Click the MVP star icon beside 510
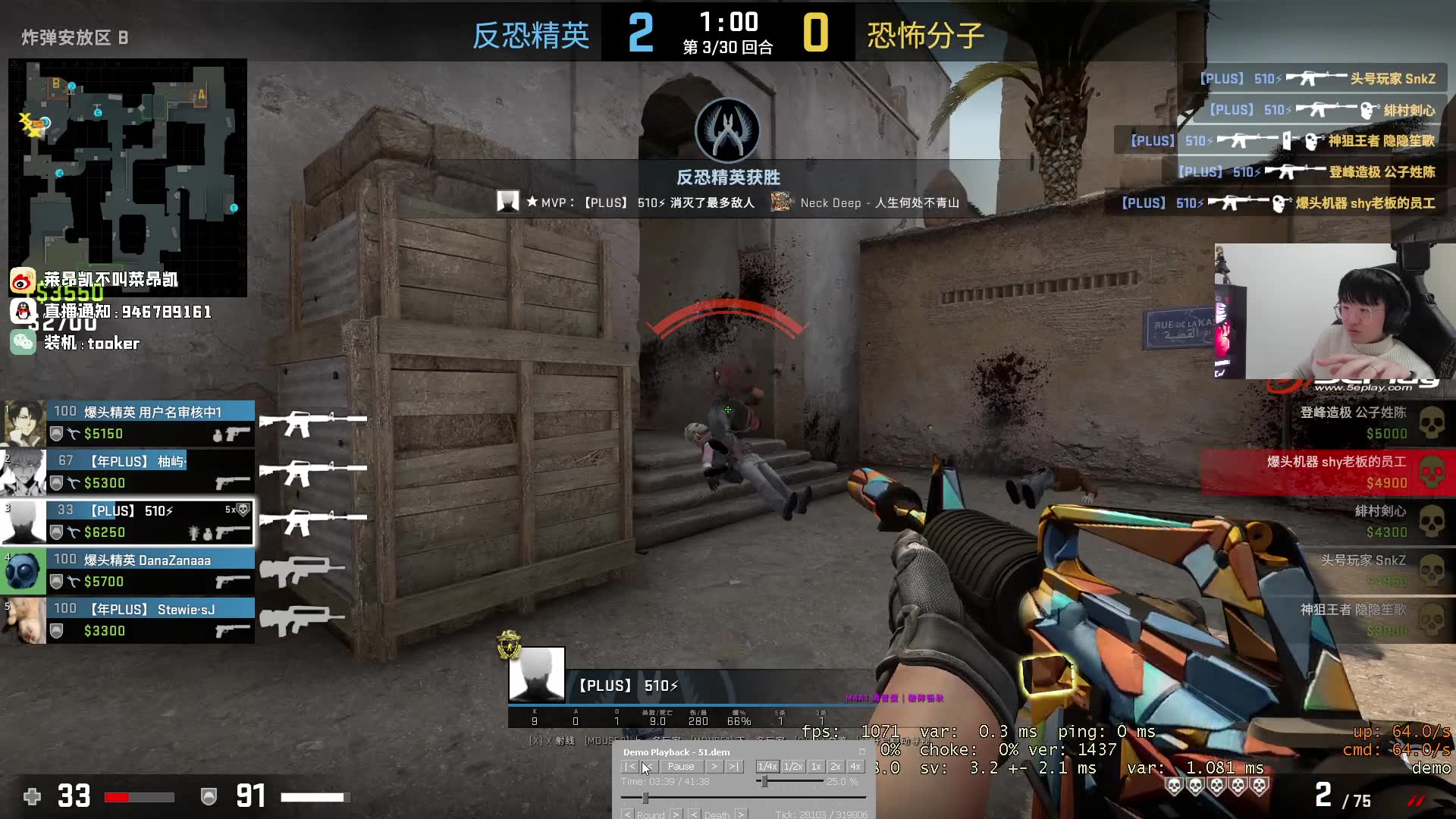Viewport: 1456px width, 819px height. pos(531,202)
